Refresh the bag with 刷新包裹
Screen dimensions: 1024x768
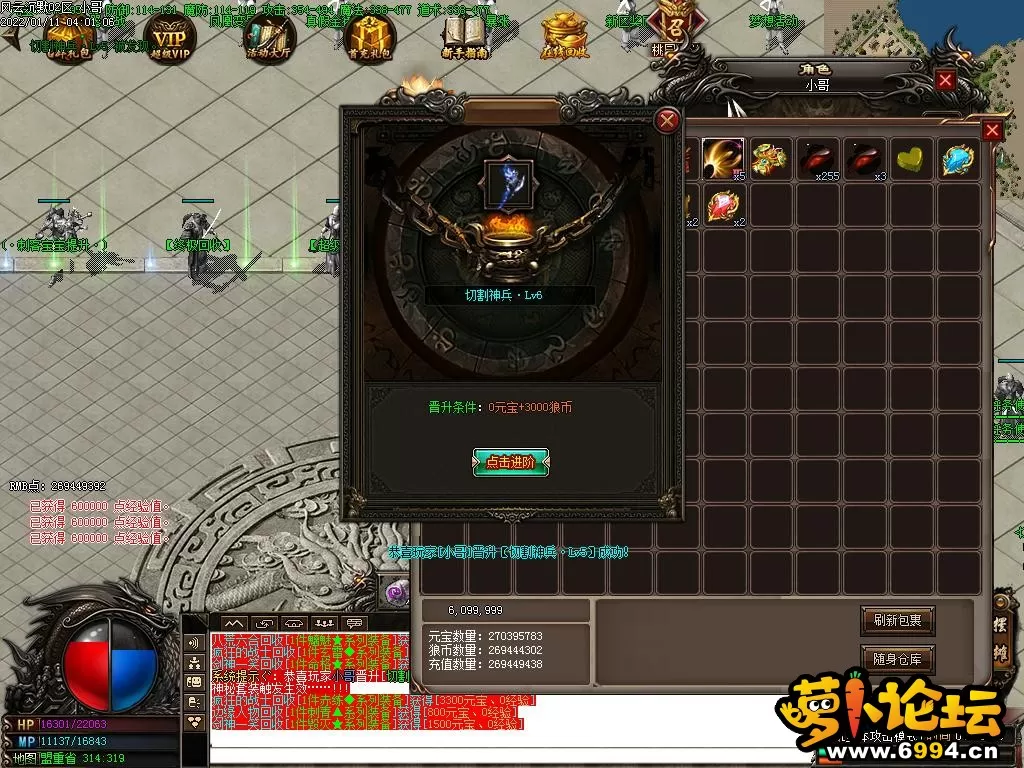(x=897, y=621)
